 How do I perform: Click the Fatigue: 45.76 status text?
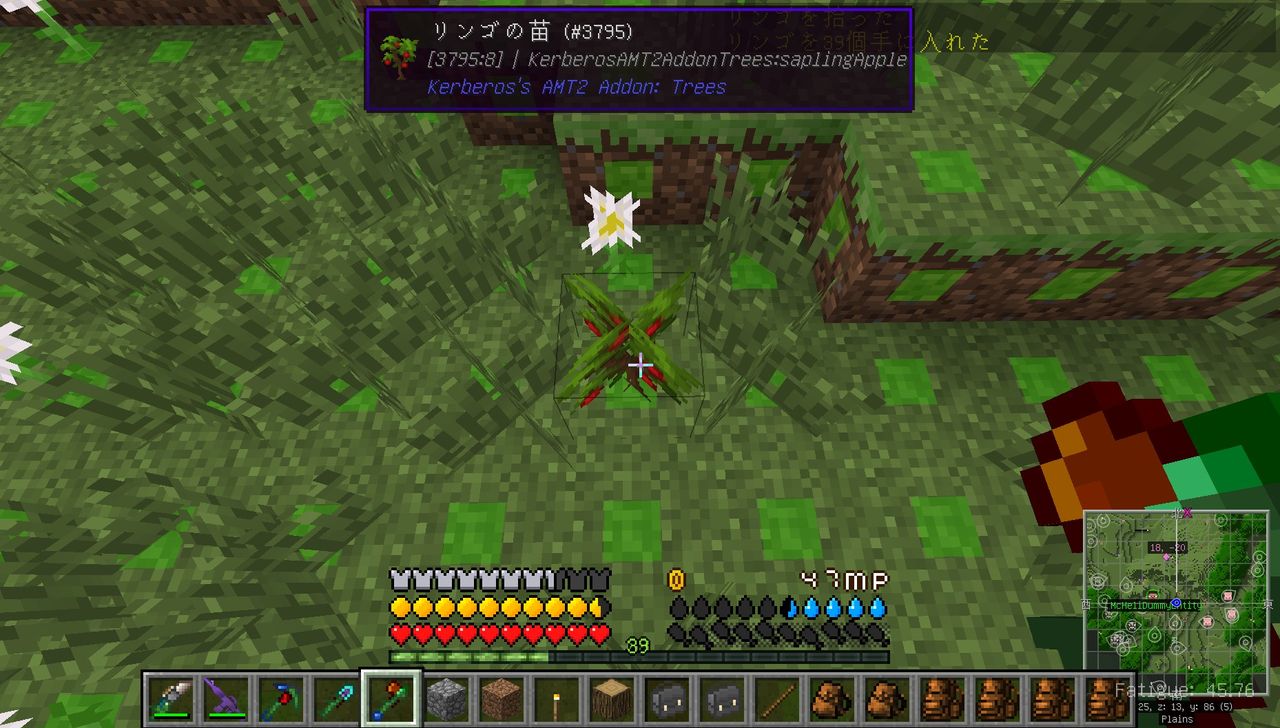click(1183, 689)
